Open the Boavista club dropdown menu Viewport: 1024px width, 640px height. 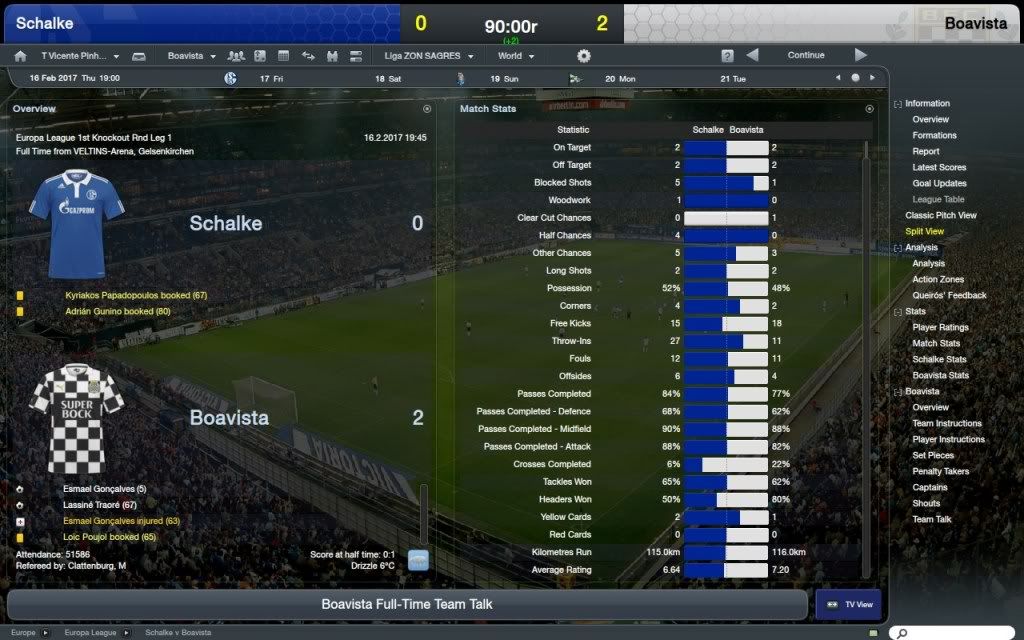190,56
